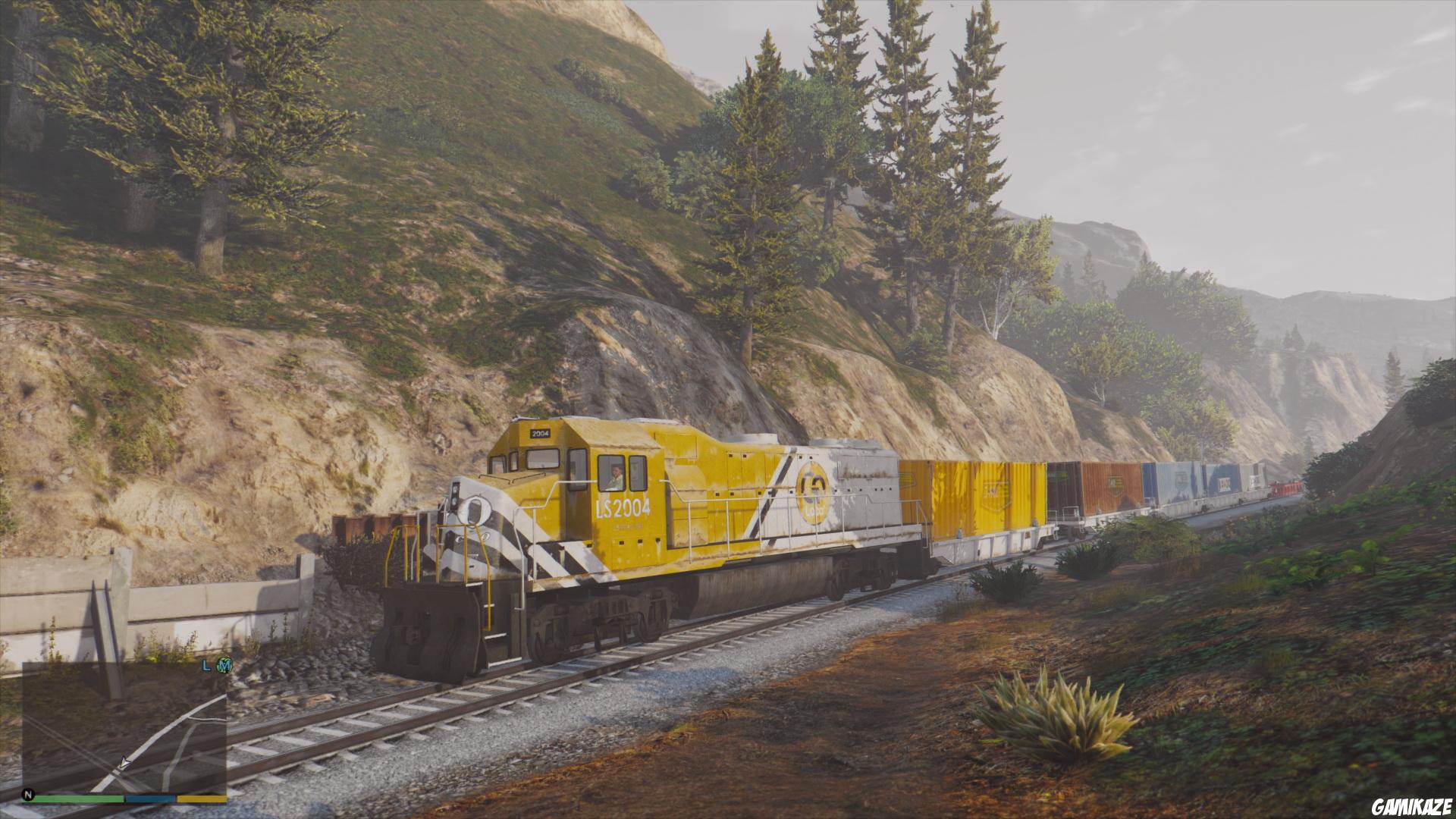Click the headlight on the locomotive nose
Viewport: 1456px width, 819px height.
[x=476, y=512]
